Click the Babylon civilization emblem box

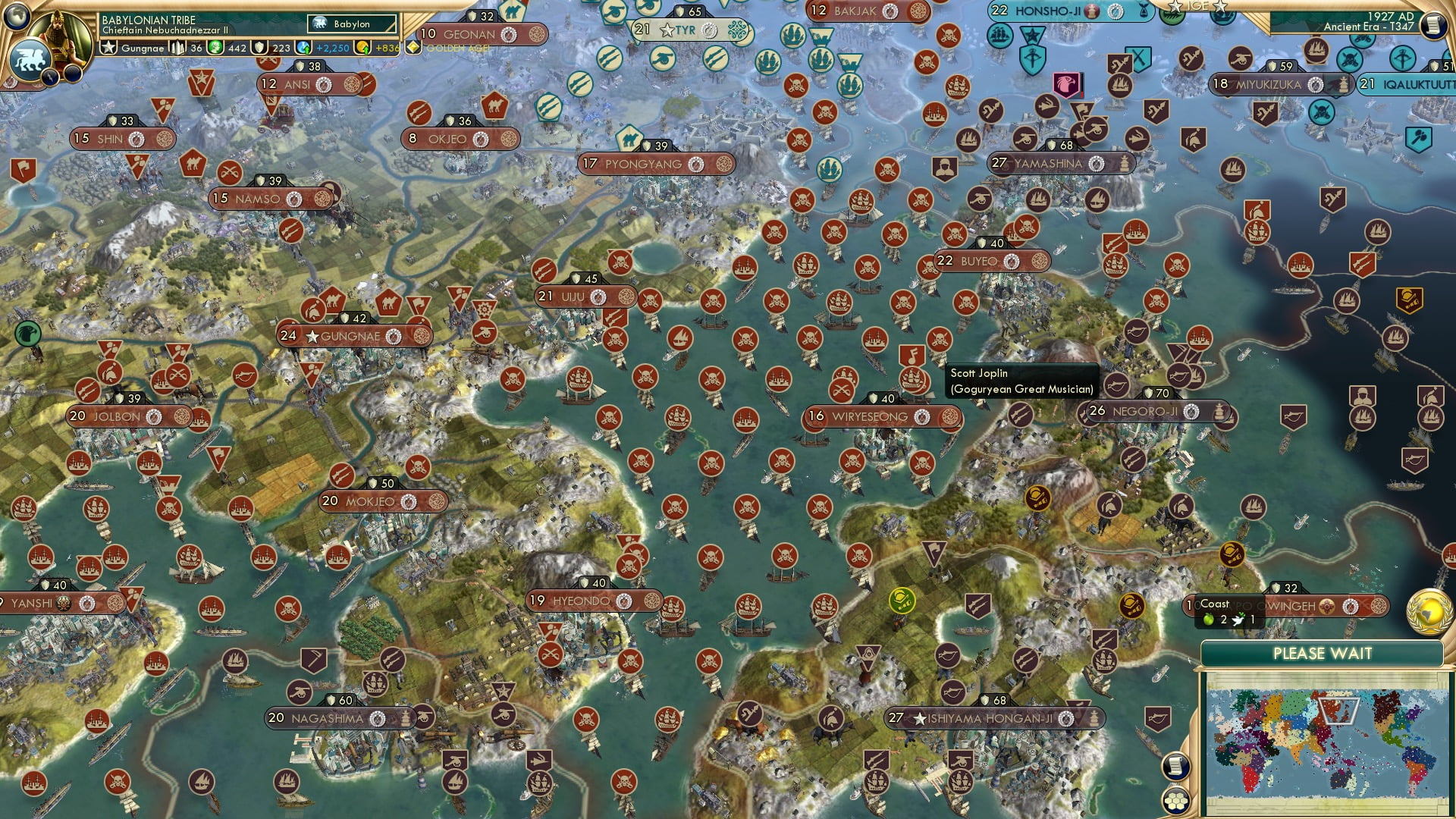coord(350,24)
